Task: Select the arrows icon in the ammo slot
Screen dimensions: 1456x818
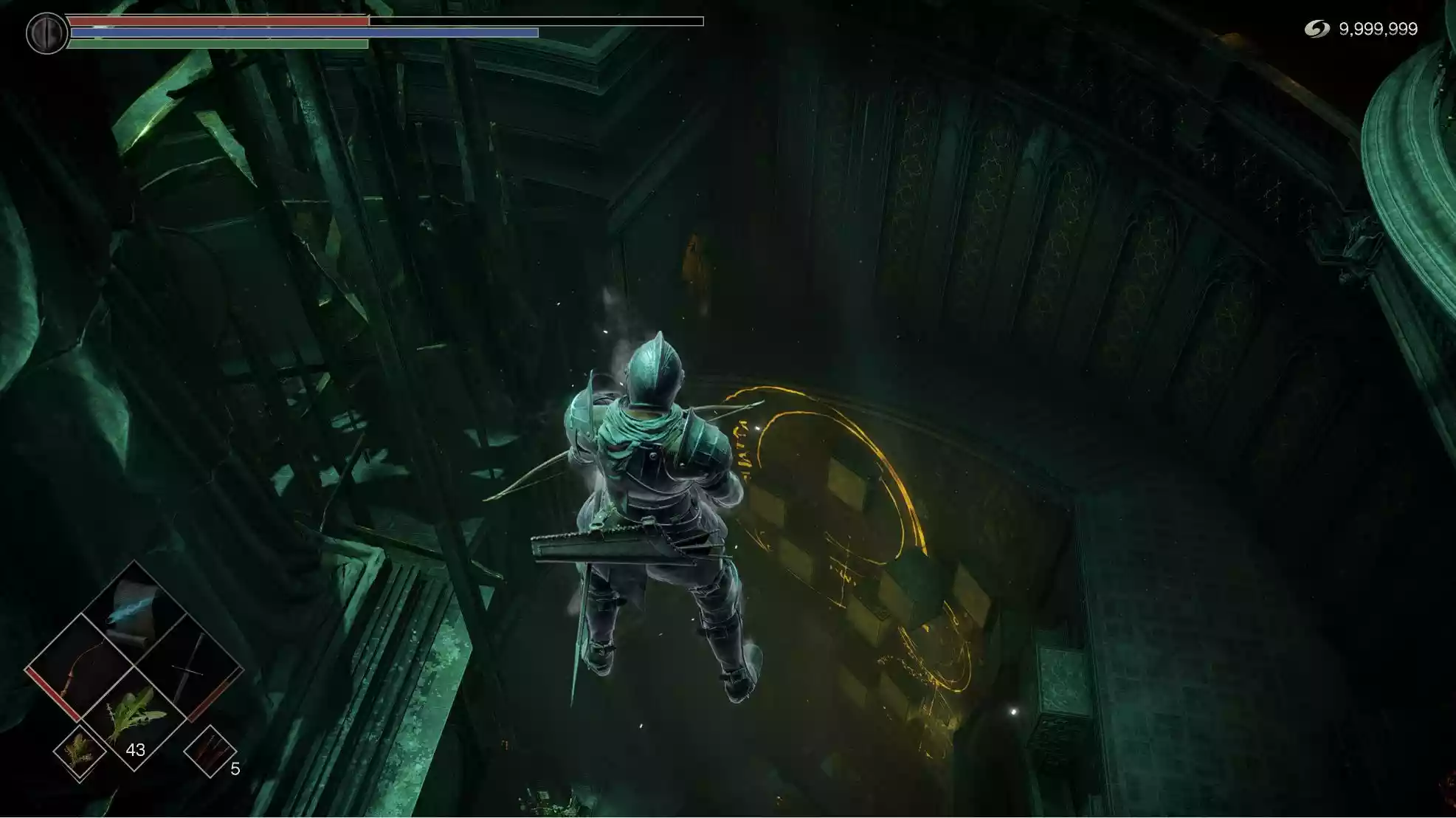Action: coord(211,751)
